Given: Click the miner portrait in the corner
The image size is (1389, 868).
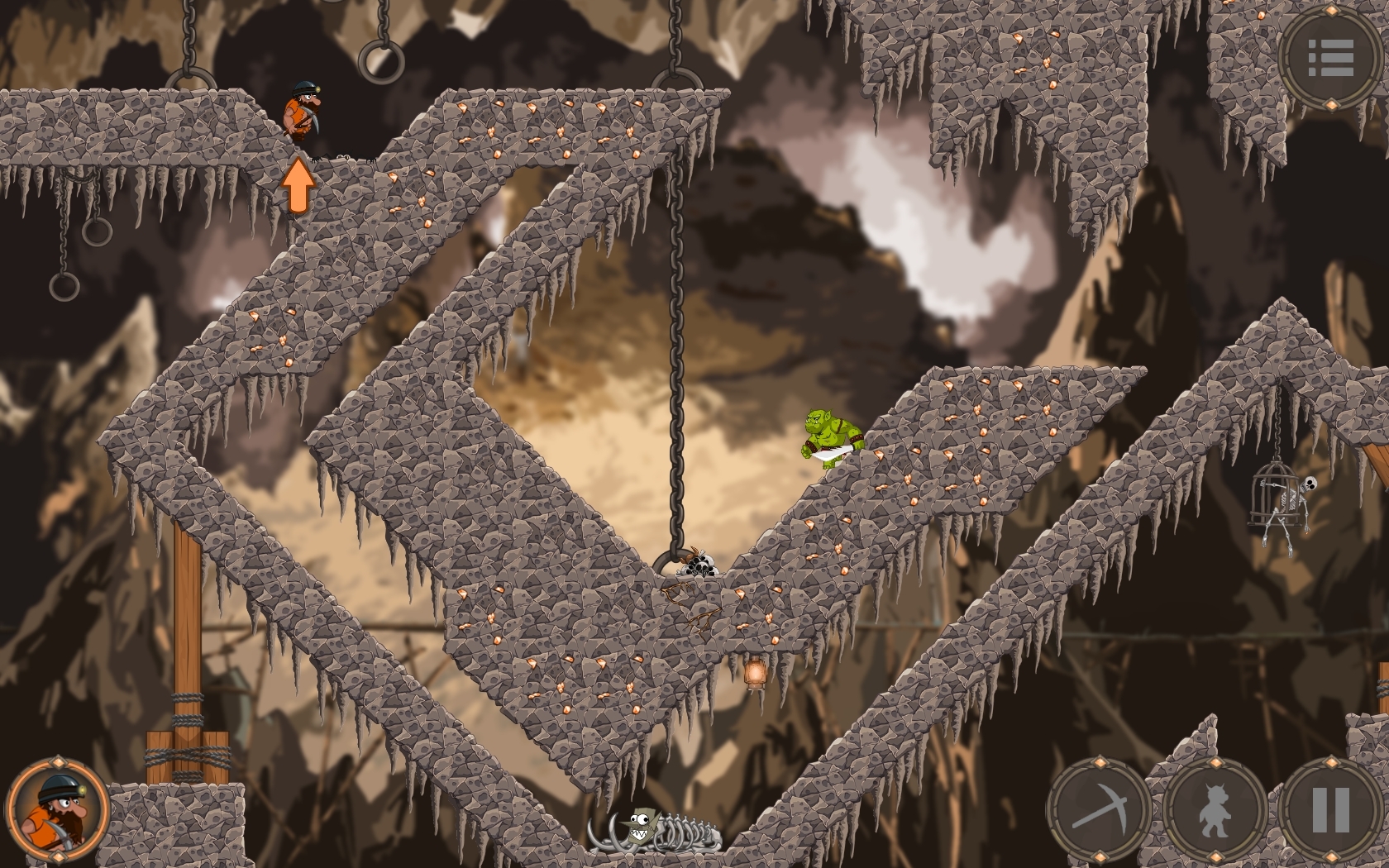Looking at the screenshot, I should click(x=56, y=810).
